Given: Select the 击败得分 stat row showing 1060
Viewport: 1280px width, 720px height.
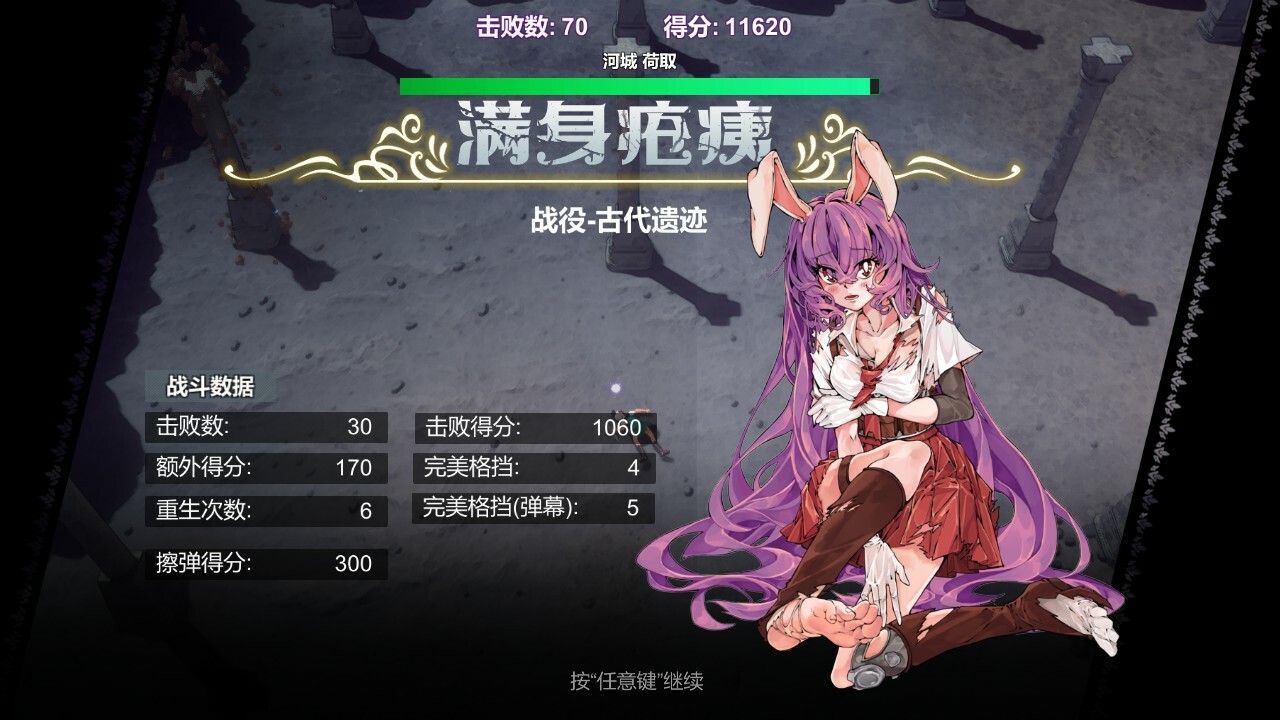Looking at the screenshot, I should [533, 427].
